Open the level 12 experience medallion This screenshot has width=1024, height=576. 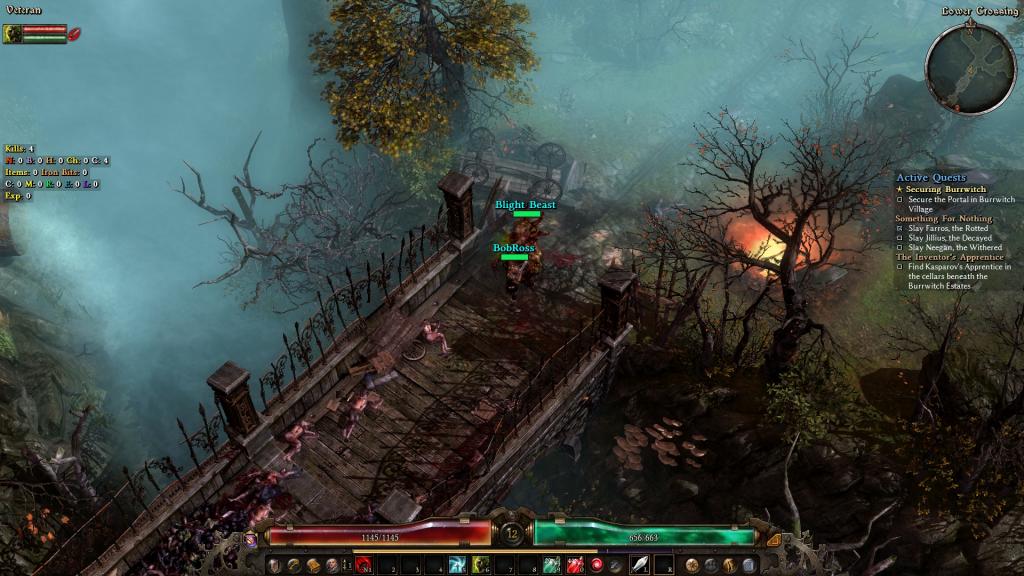512,533
